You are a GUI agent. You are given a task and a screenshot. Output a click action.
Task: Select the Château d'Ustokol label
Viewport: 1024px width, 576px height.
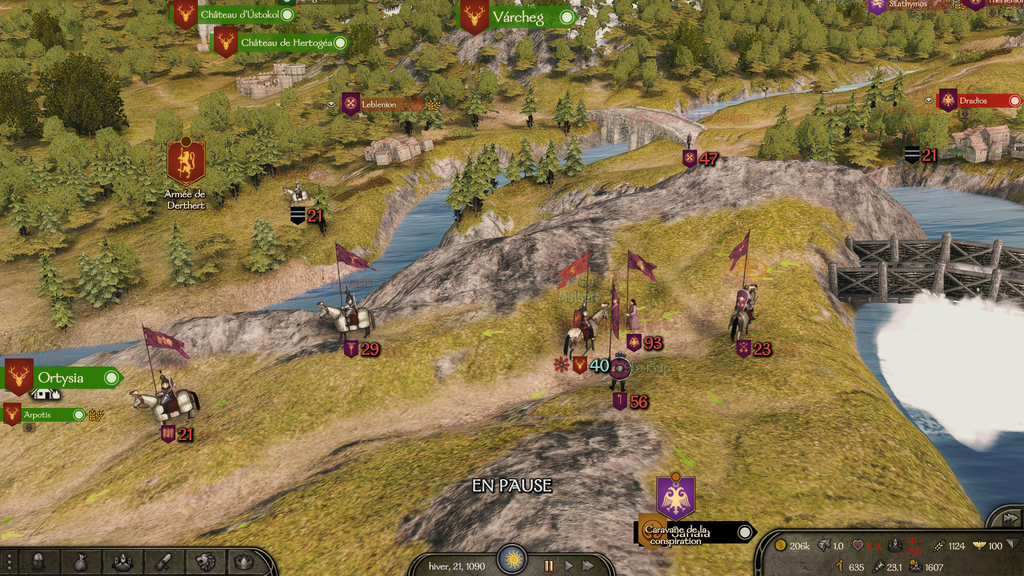(238, 14)
